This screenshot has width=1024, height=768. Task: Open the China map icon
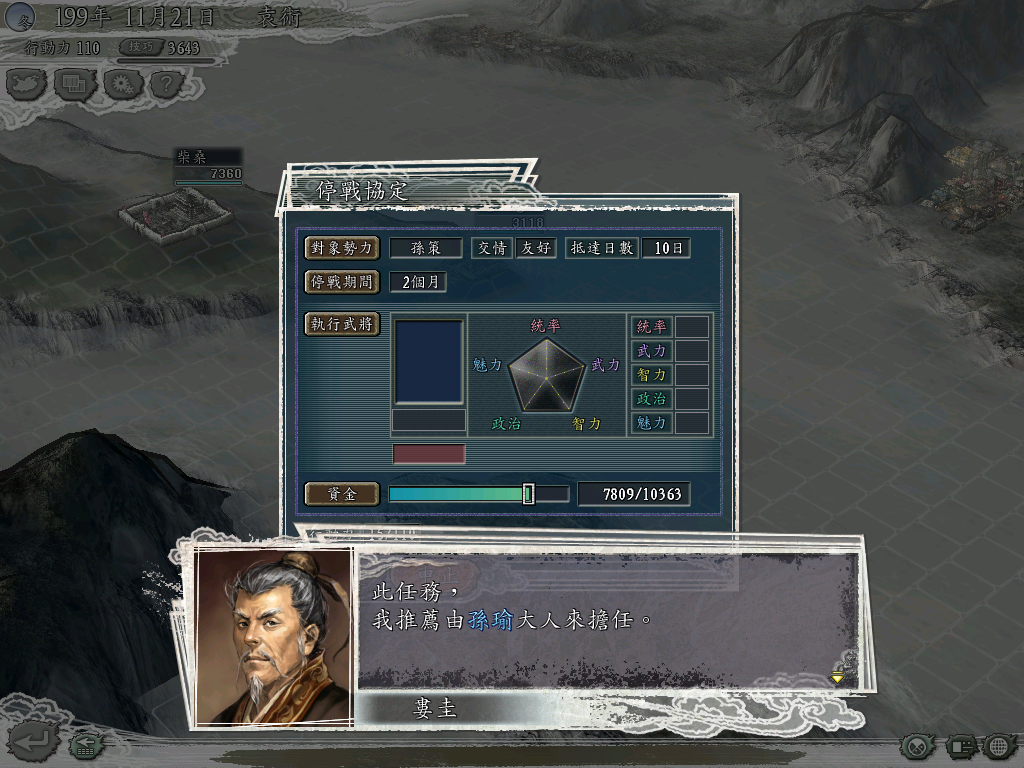pyautogui.click(x=27, y=84)
